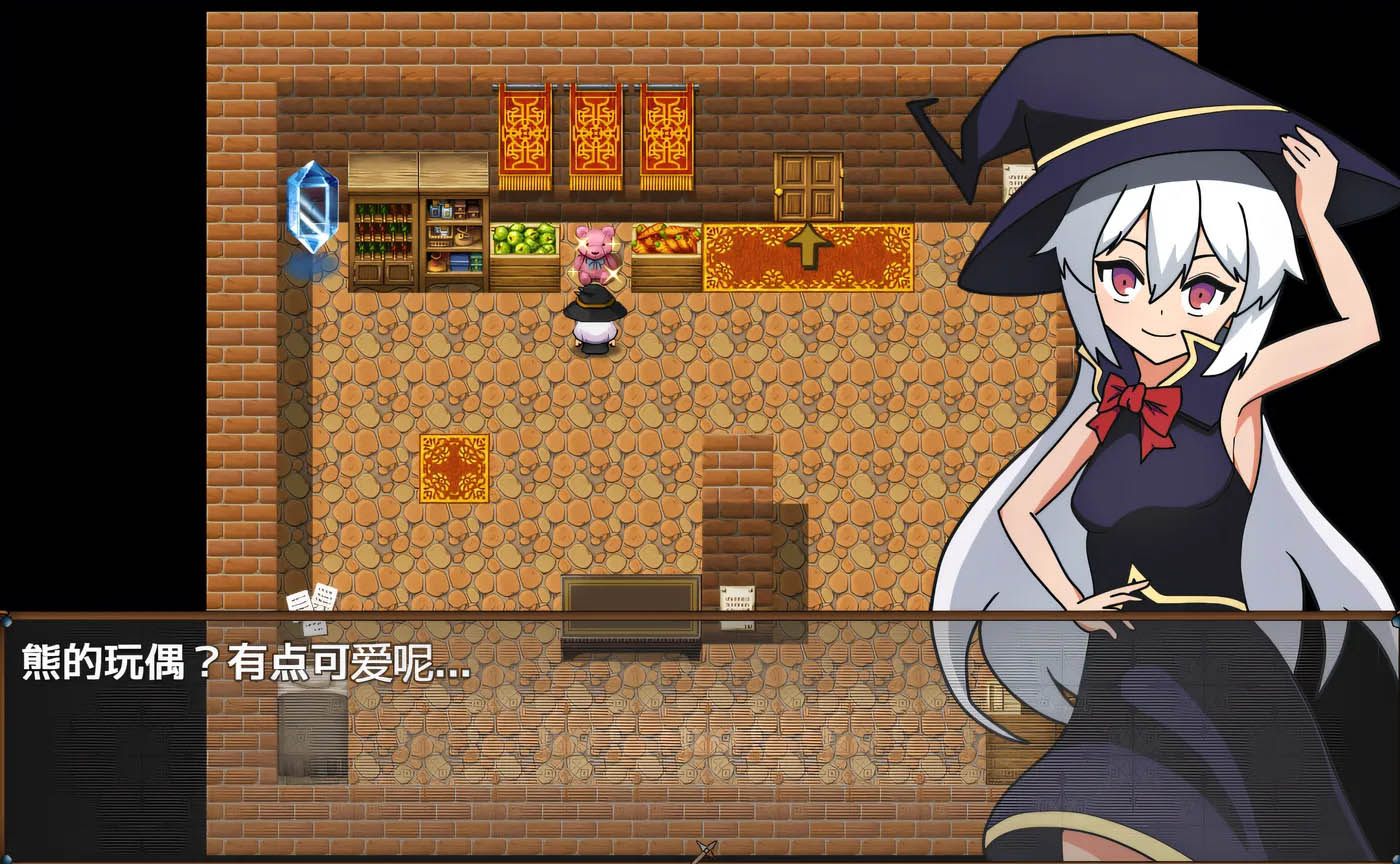Select the dark fireplace stove
This screenshot has height=864, width=1400.
(x=630, y=605)
